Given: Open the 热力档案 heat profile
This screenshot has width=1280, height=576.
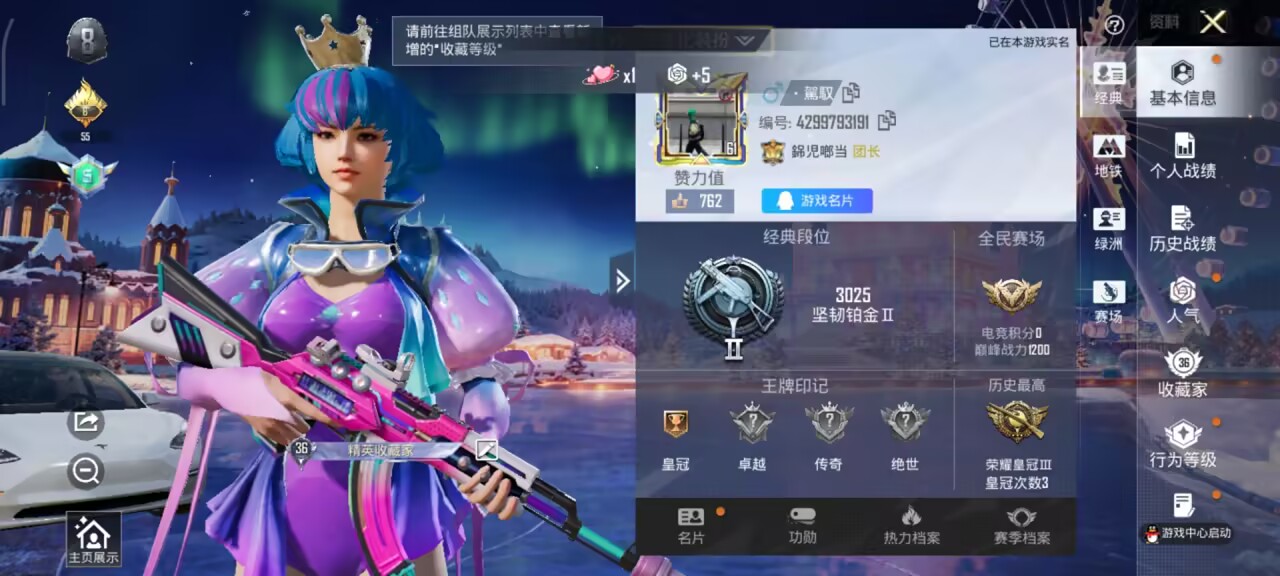Looking at the screenshot, I should [x=910, y=526].
